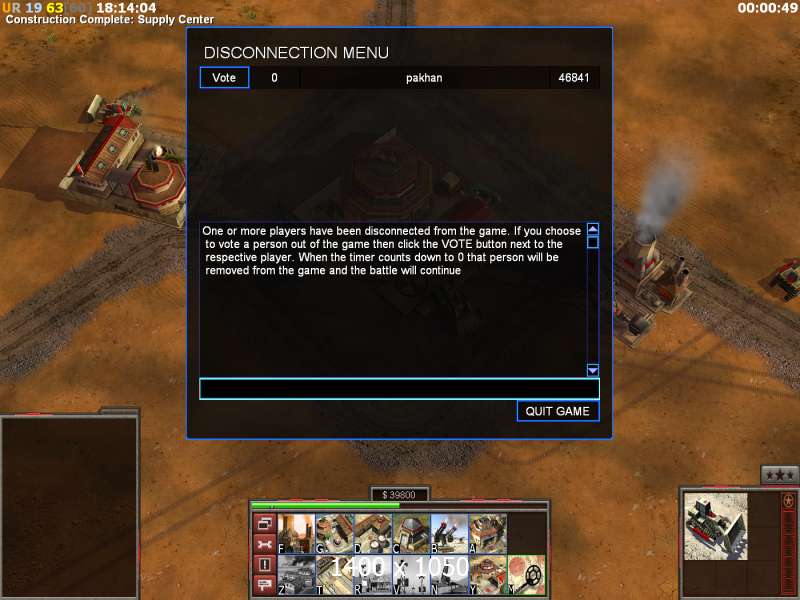
Task: Choose the build icon with hotkey F
Action: 296,533
